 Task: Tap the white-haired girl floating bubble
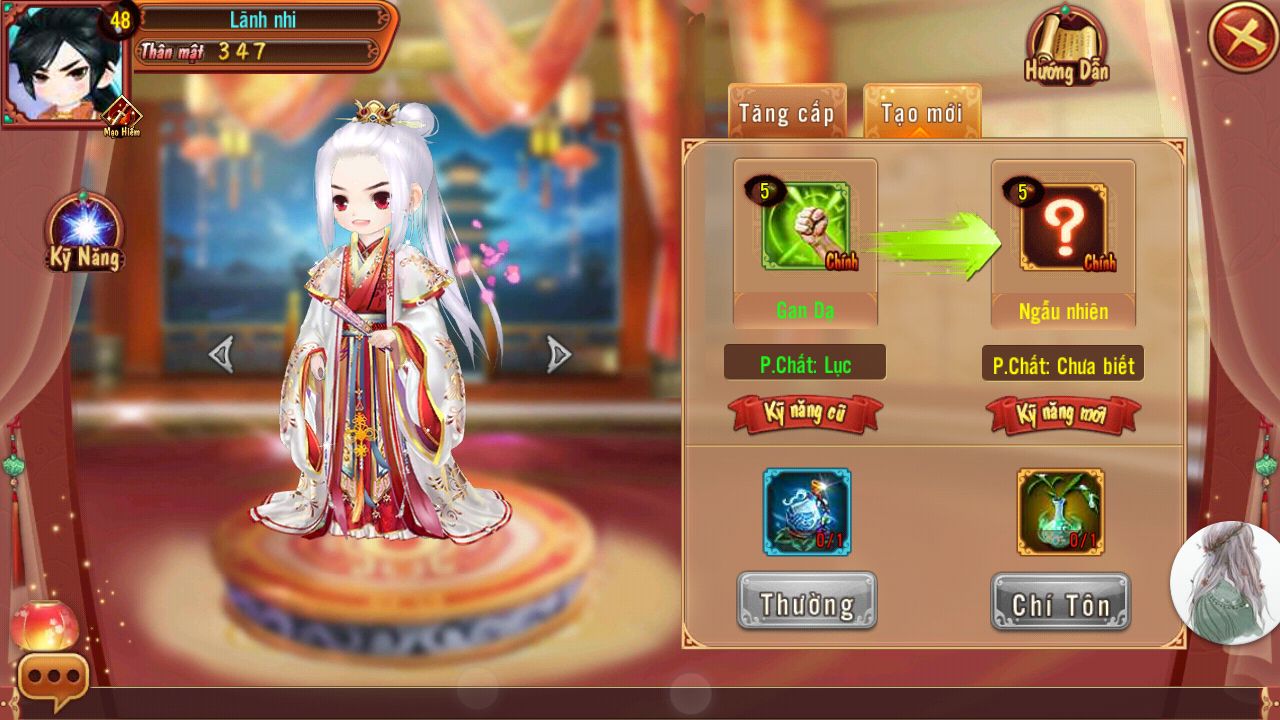pos(1226,582)
